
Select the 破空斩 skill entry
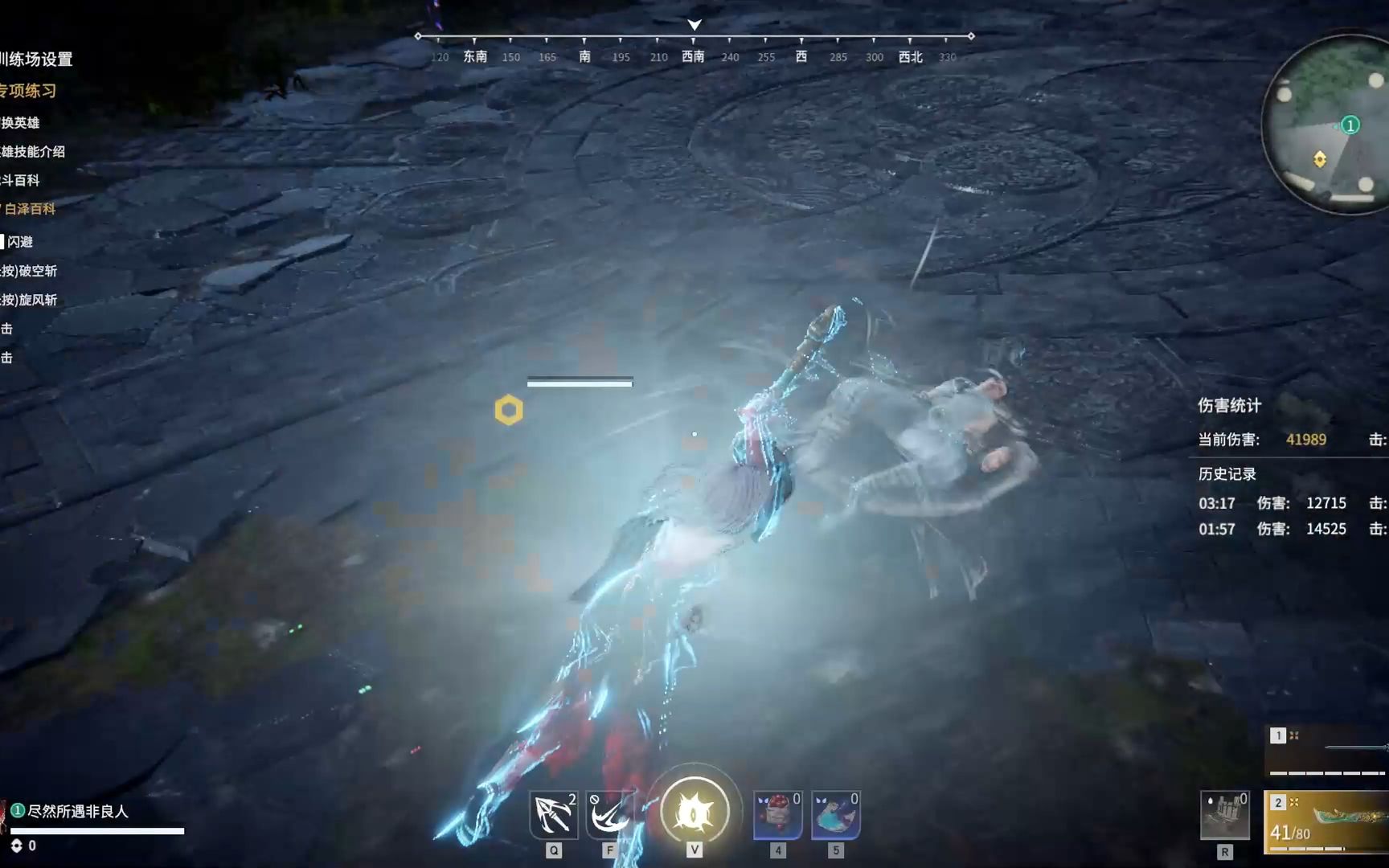click(x=30, y=271)
